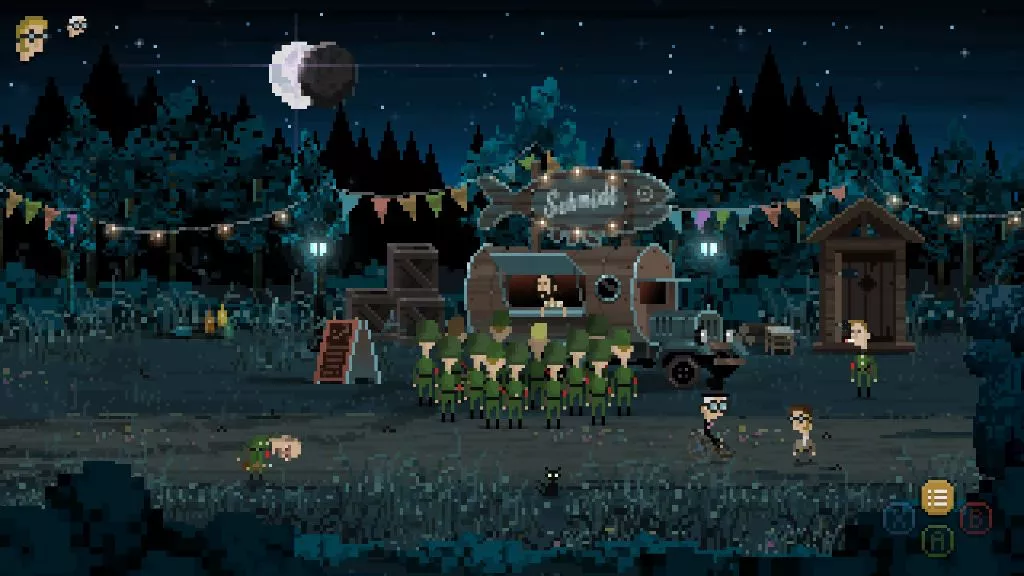1024x576 pixels.
Task: Switch to the white-haired character portrait
Action: pyautogui.click(x=77, y=26)
